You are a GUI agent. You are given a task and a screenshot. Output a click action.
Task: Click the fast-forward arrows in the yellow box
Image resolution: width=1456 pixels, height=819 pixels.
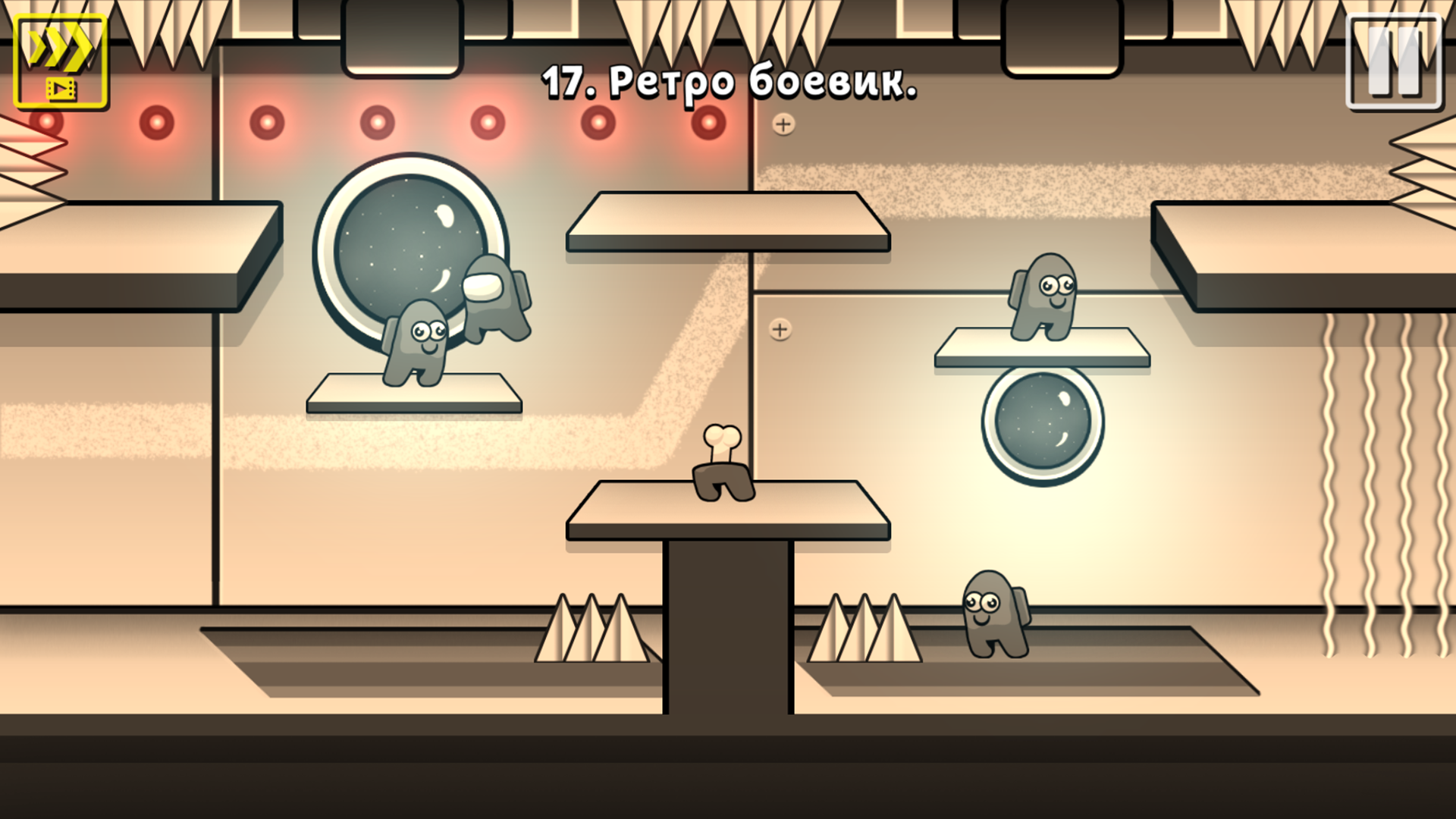pyautogui.click(x=61, y=47)
